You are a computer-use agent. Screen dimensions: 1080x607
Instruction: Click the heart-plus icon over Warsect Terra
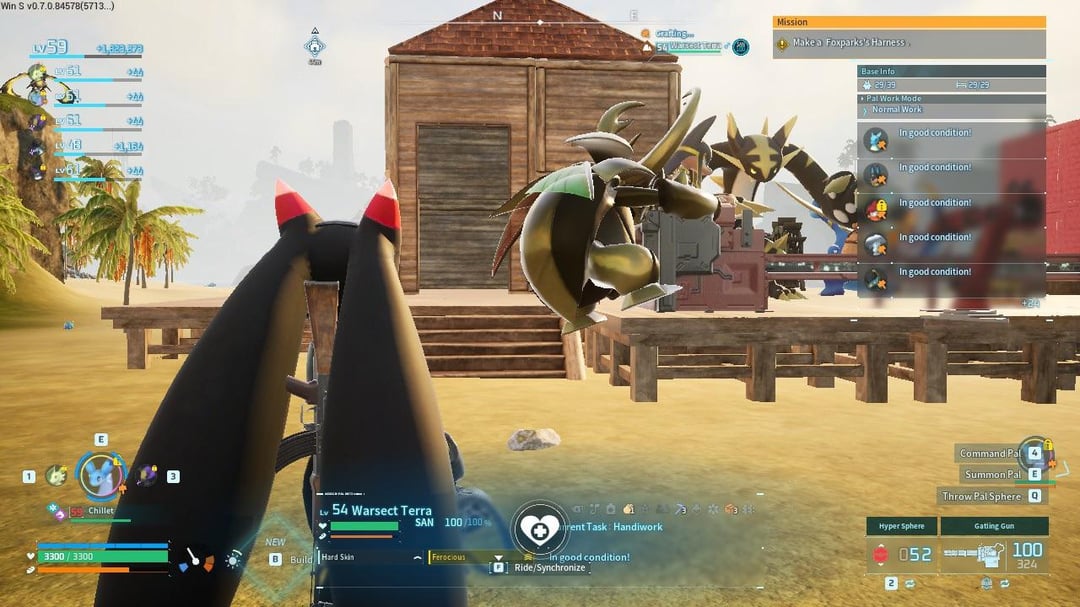(x=540, y=528)
